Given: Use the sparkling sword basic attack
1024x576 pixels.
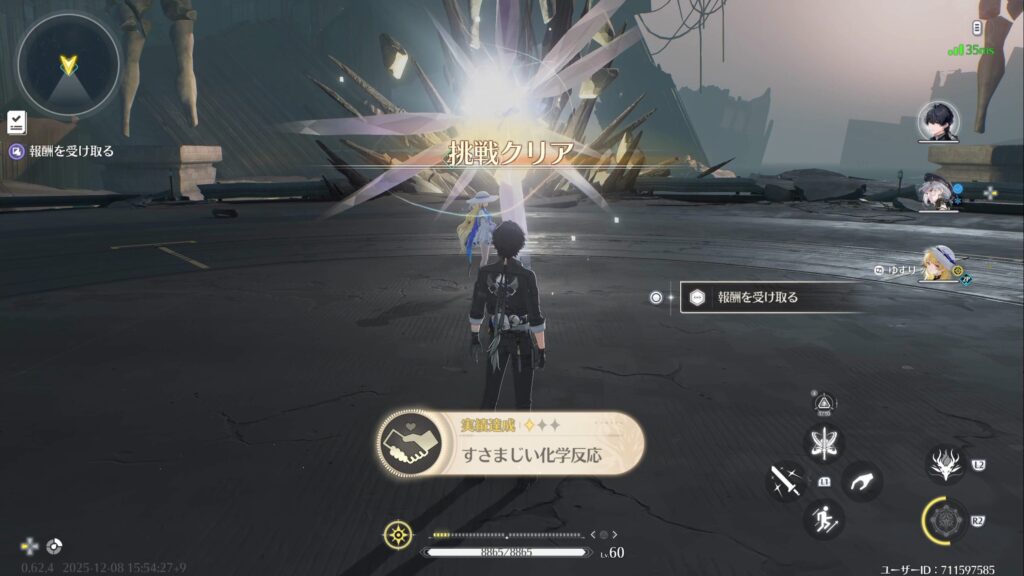Looking at the screenshot, I should click(x=787, y=483).
